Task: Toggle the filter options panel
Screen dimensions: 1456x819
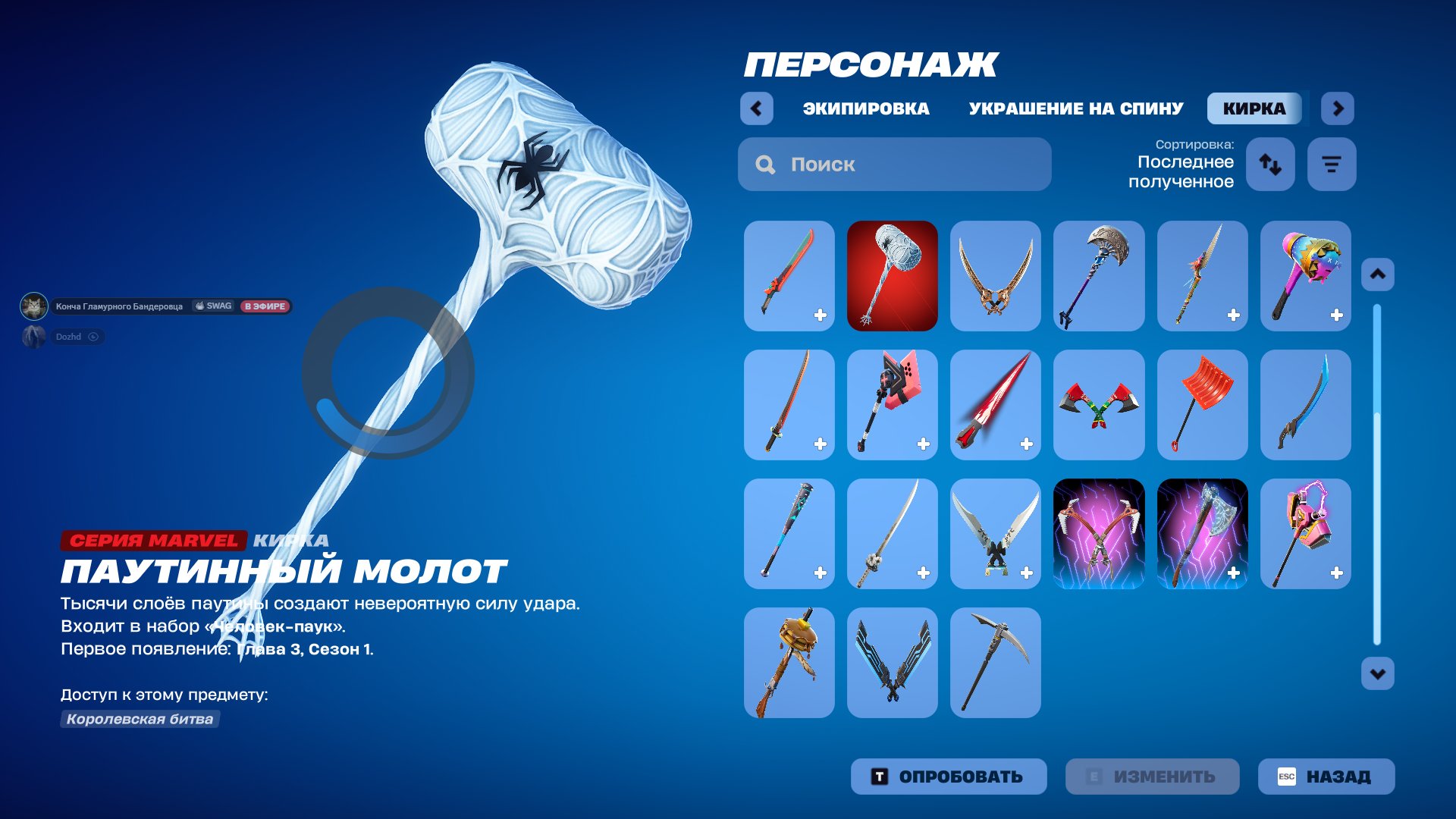Action: tap(1331, 164)
